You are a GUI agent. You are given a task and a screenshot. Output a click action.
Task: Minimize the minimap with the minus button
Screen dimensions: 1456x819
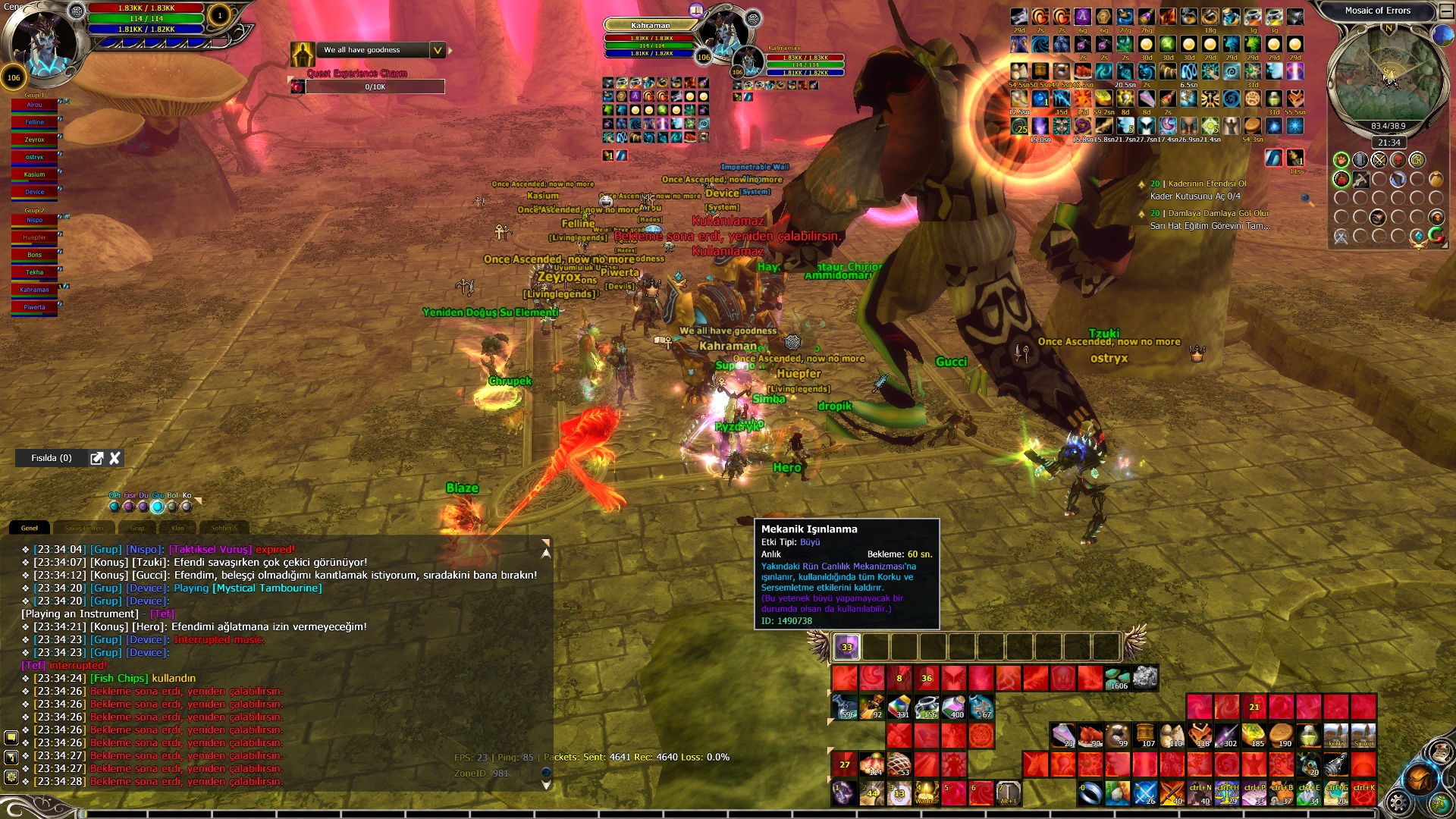1446,11
